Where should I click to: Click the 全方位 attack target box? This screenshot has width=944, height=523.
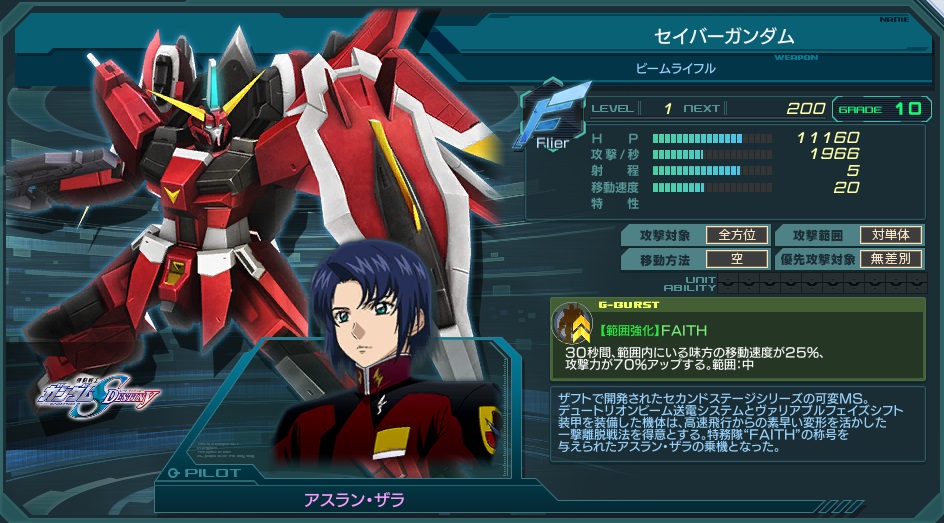coord(737,236)
